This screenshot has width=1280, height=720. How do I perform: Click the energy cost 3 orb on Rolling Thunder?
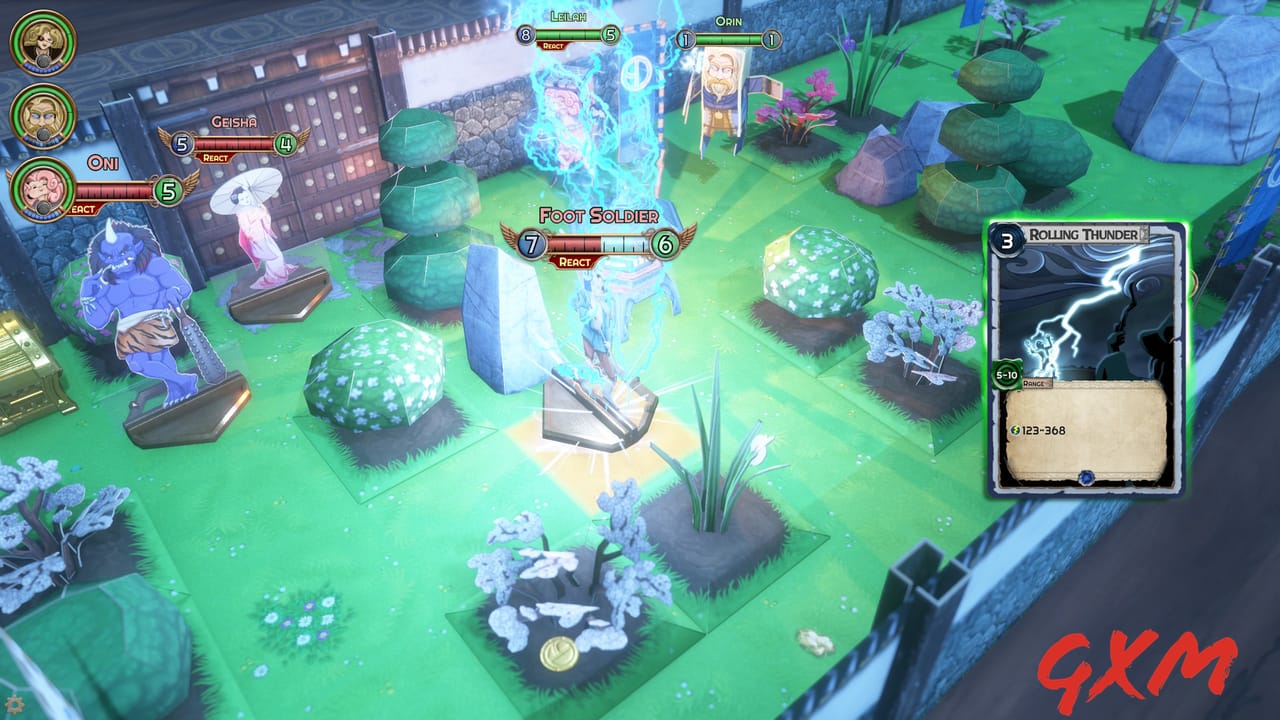point(1005,240)
